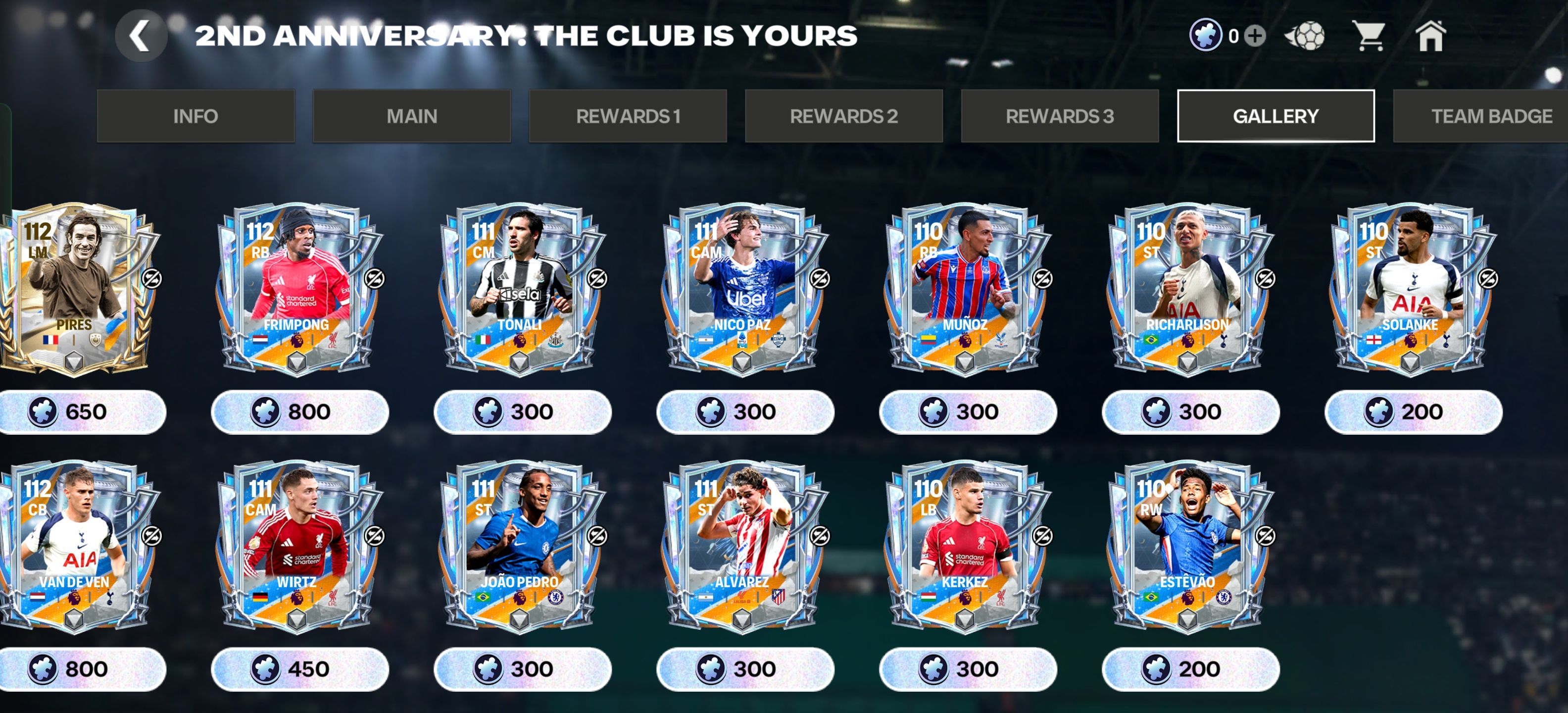Claim Wirtz with the 450 price button

299,669
